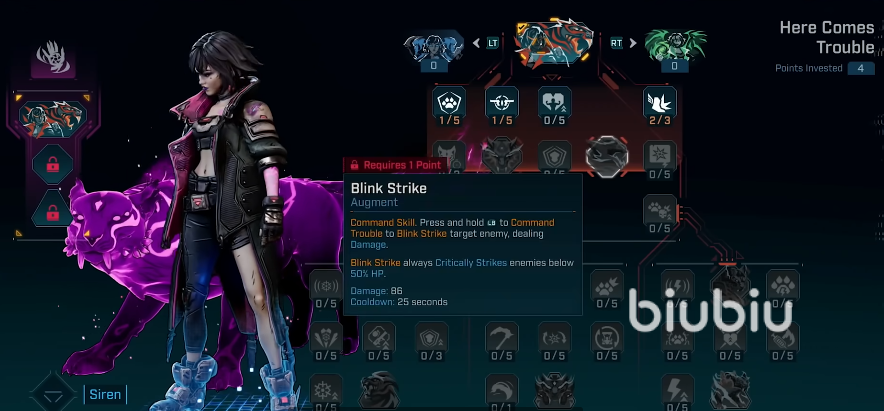Viewport: 884px width, 411px height.
Task: Select the highlighted Blink Strike augment node
Action: pyautogui.click(x=607, y=154)
